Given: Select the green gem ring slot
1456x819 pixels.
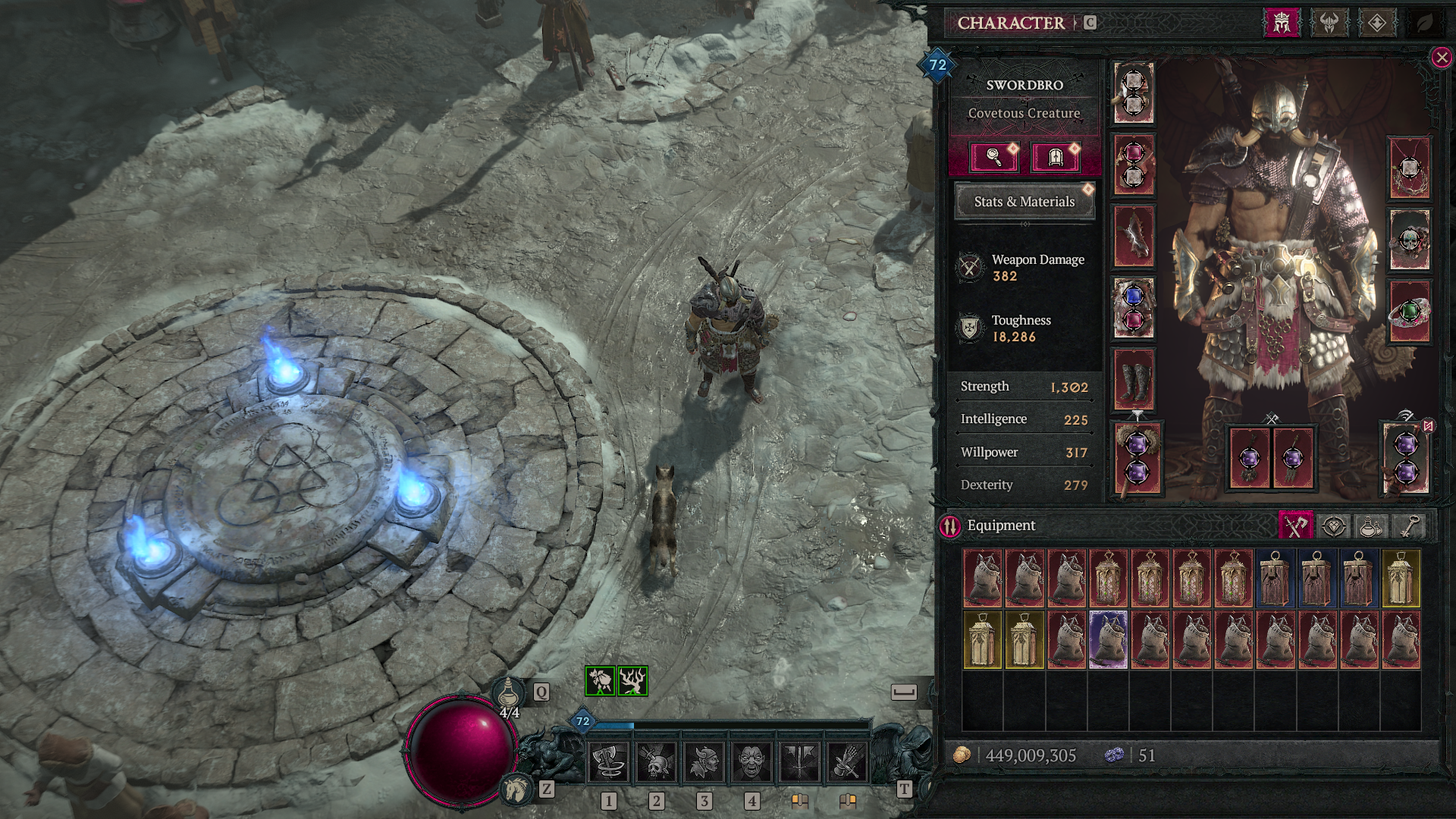Looking at the screenshot, I should point(1409,312).
